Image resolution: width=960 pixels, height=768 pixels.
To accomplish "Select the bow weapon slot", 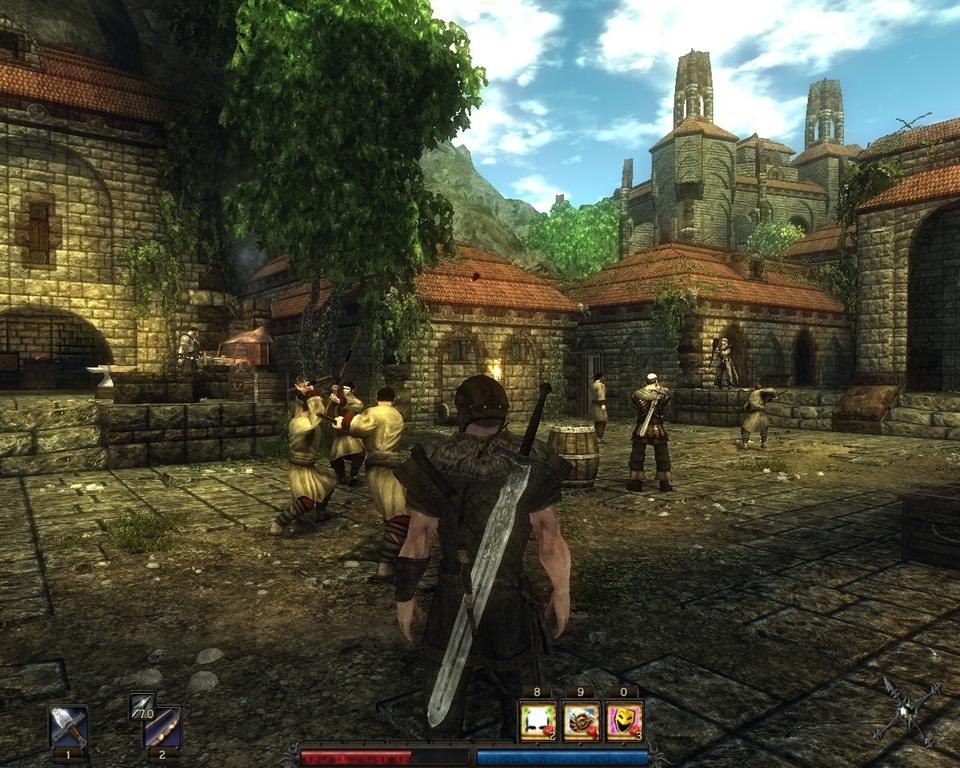I will [x=161, y=727].
